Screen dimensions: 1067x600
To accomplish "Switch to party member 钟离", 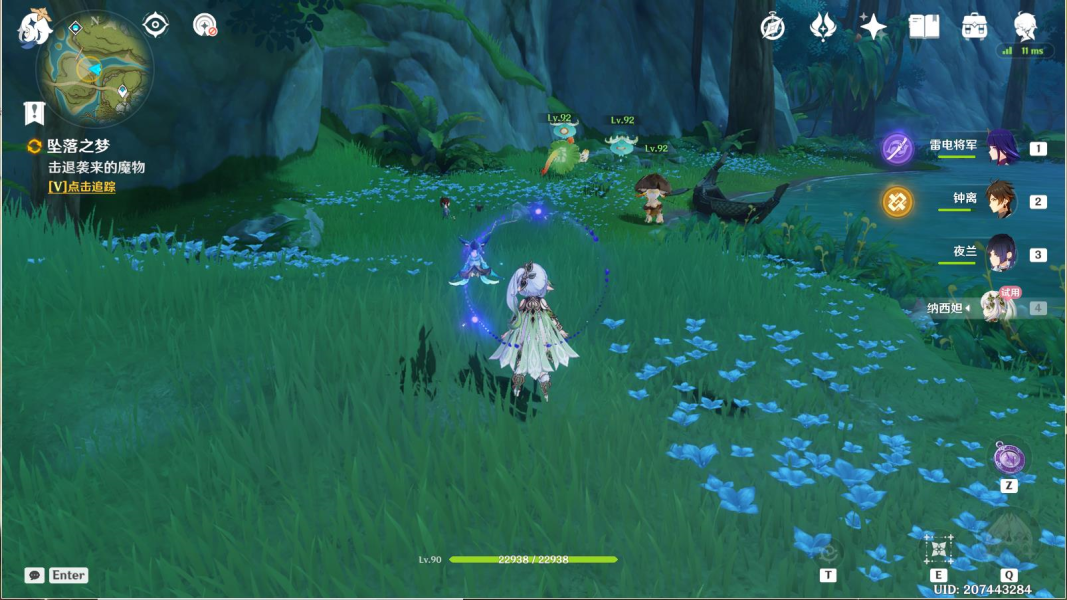I will tap(1001, 201).
